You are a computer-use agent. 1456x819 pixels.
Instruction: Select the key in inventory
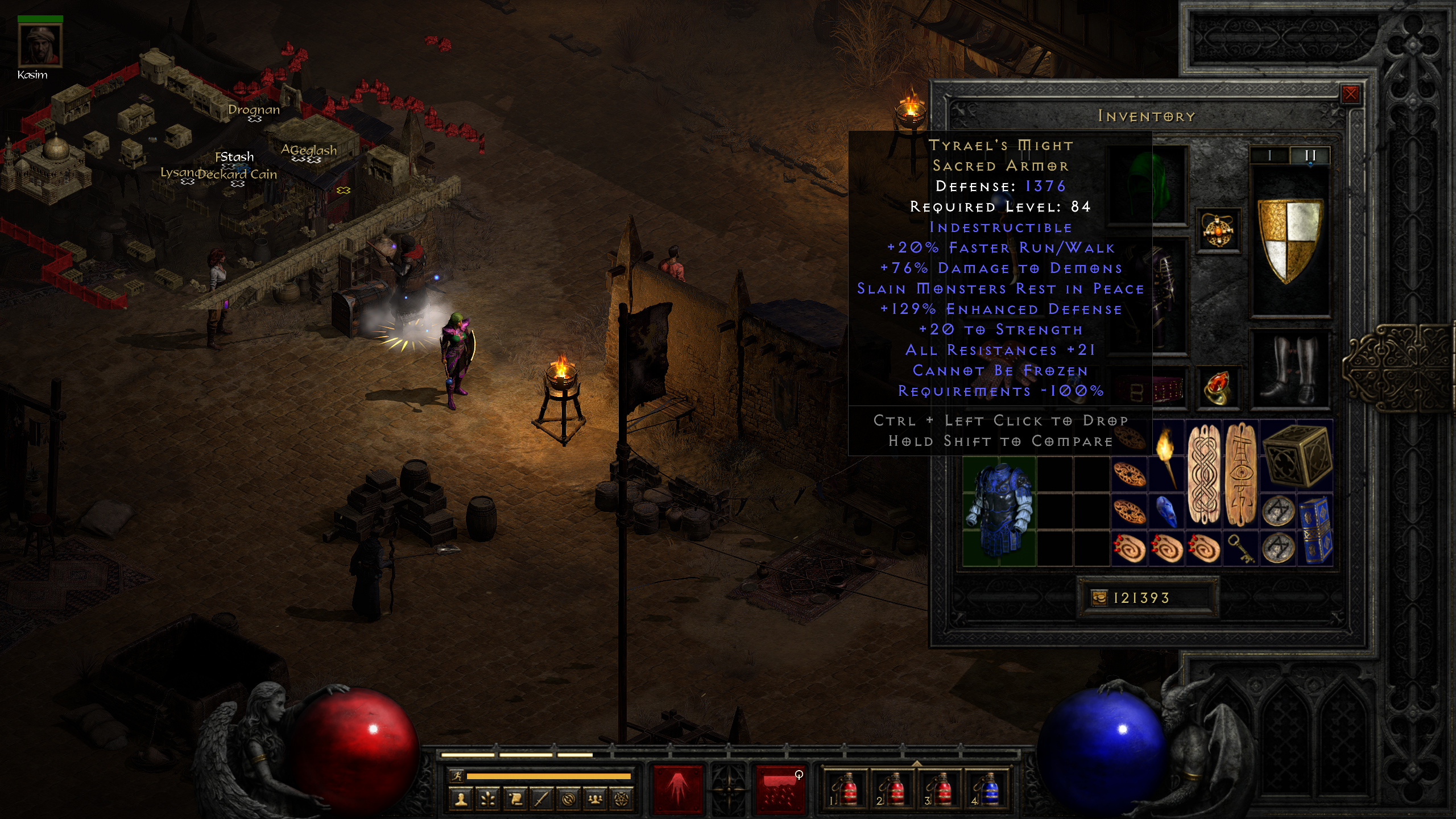1241,548
